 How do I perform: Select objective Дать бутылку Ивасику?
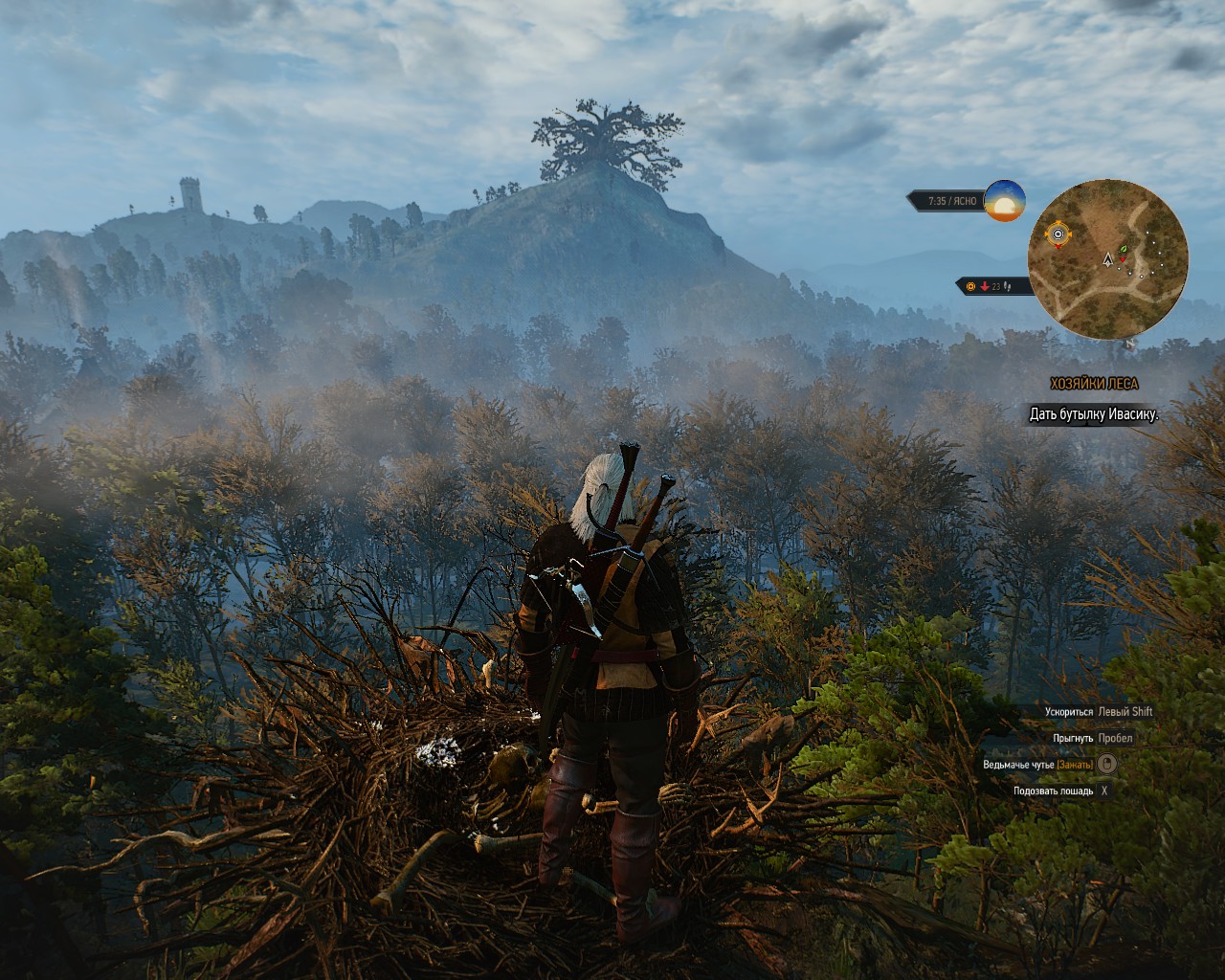point(1094,414)
